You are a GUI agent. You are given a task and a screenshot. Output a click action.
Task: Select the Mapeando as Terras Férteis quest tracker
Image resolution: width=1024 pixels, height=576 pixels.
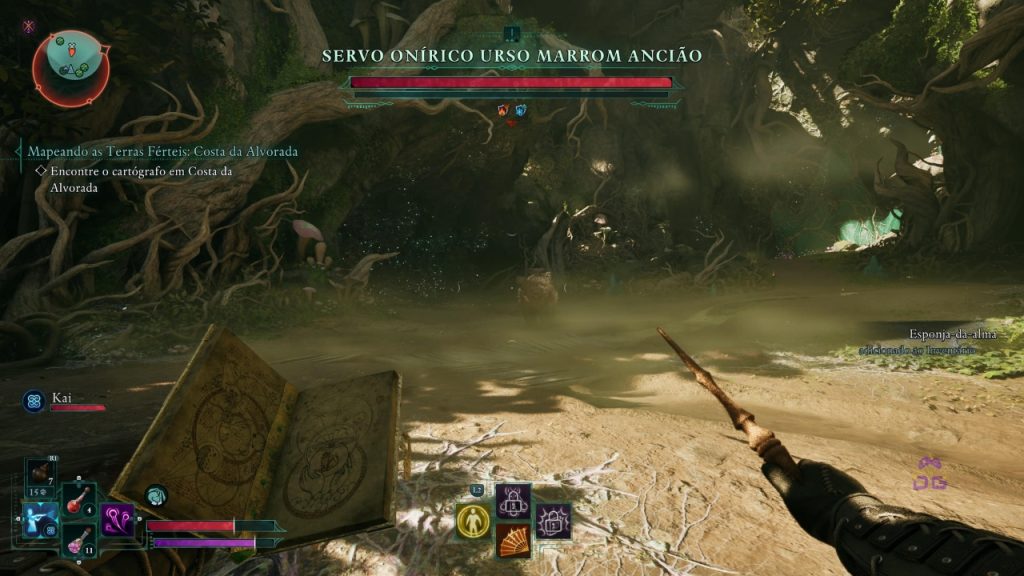(162, 151)
